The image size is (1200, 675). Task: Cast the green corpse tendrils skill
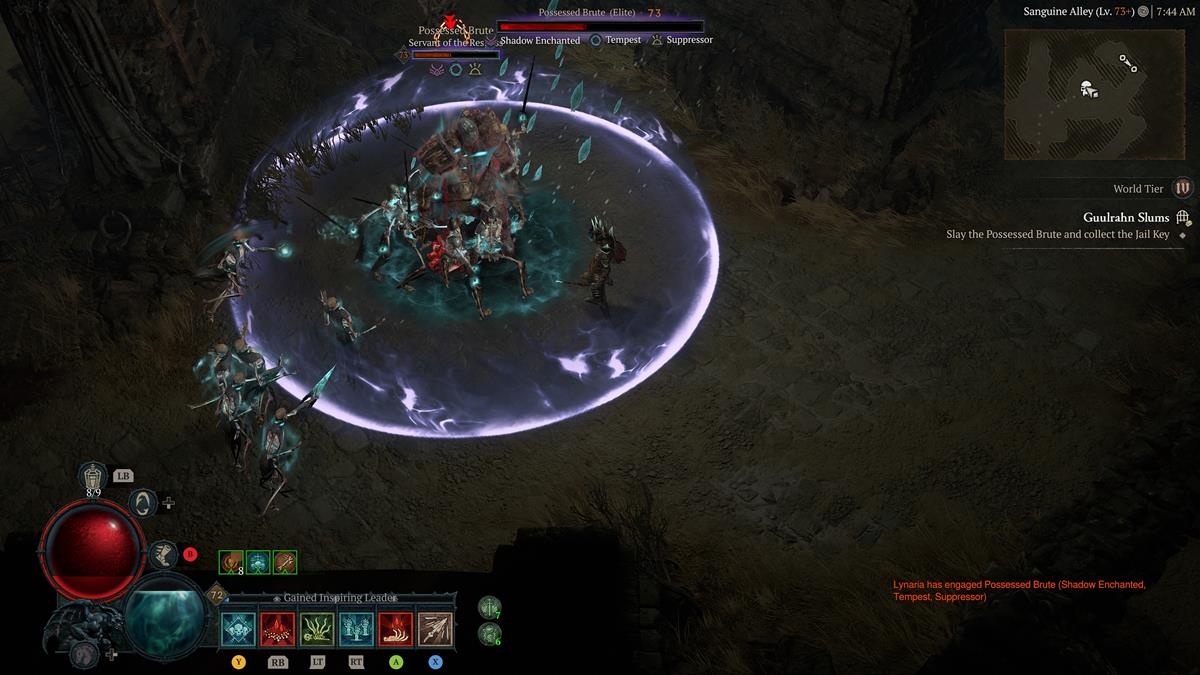pyautogui.click(x=317, y=630)
